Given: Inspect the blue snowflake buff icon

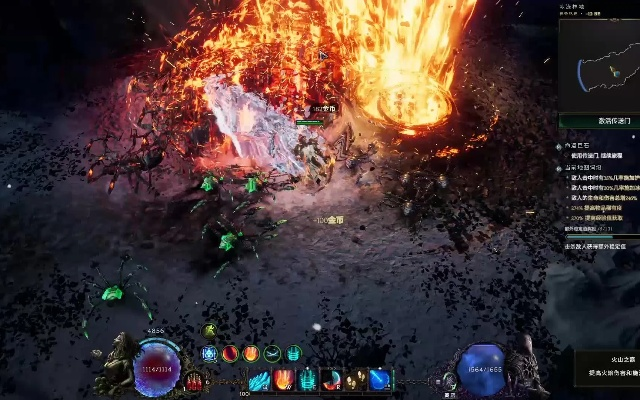Looking at the screenshot, I should pyautogui.click(x=209, y=353).
